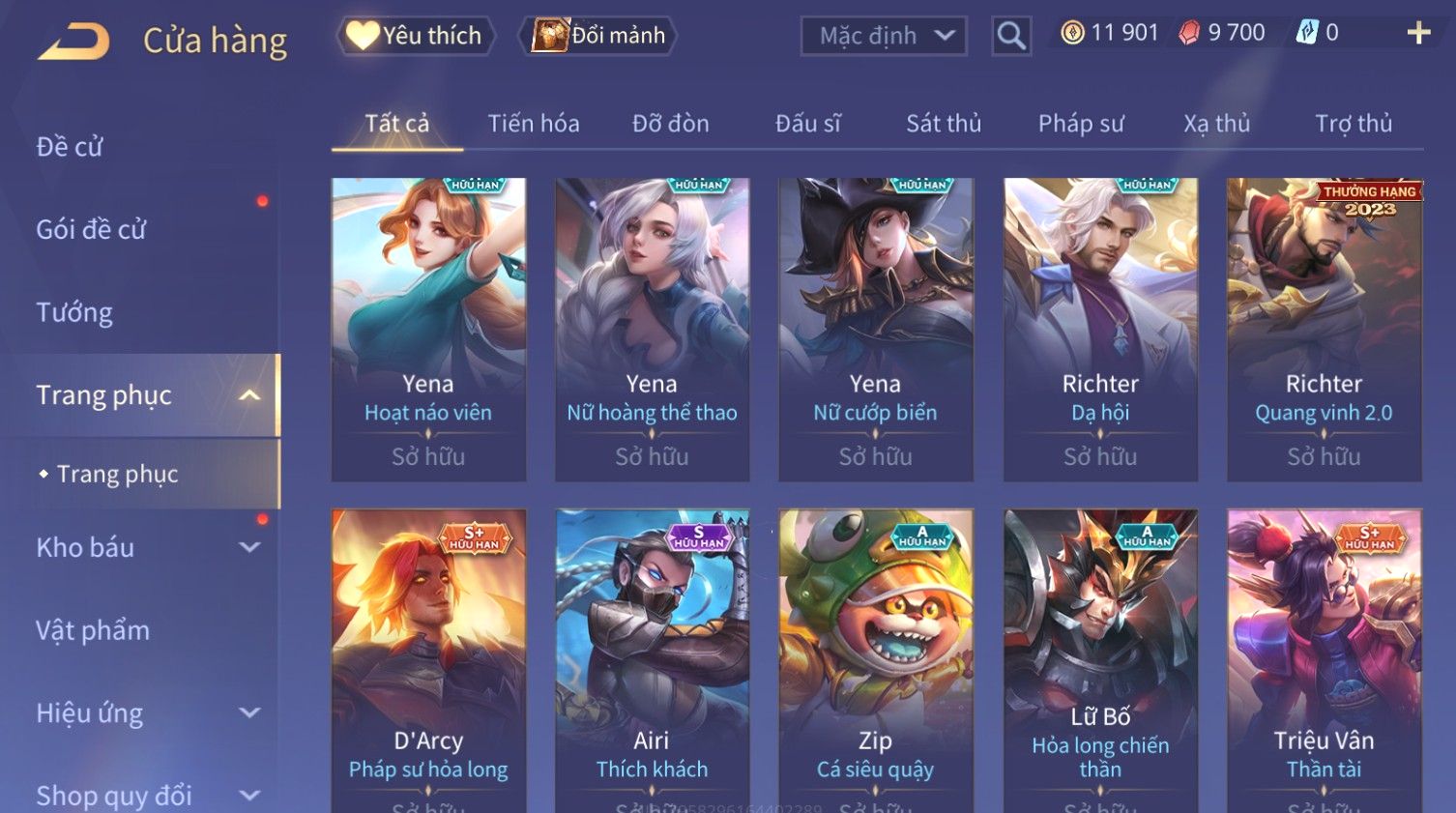Open the Yêu thích favorites list
This screenshot has height=813, width=1456.
click(x=416, y=36)
